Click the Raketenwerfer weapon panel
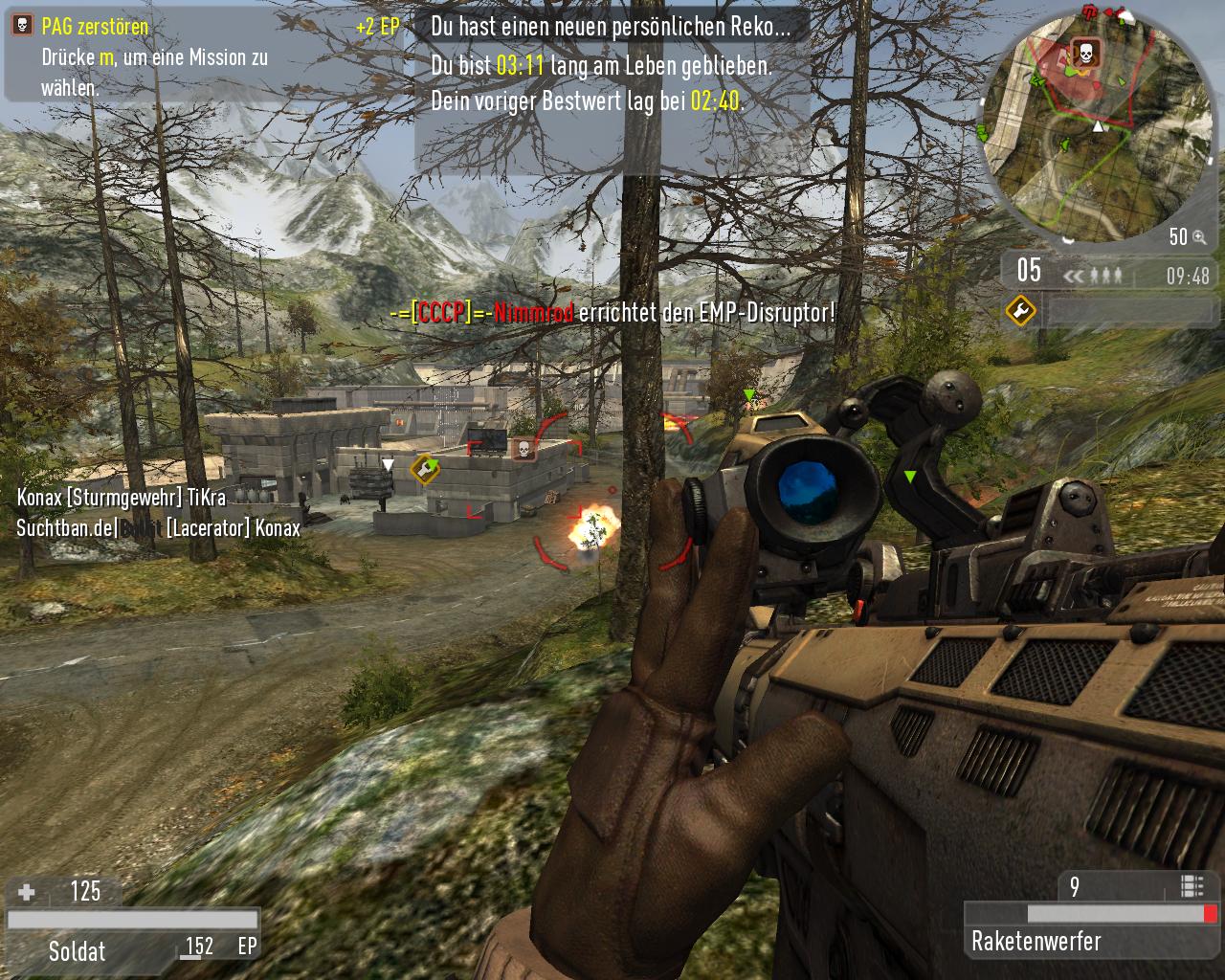Viewport: 1225px width, 980px height. pos(1091,940)
